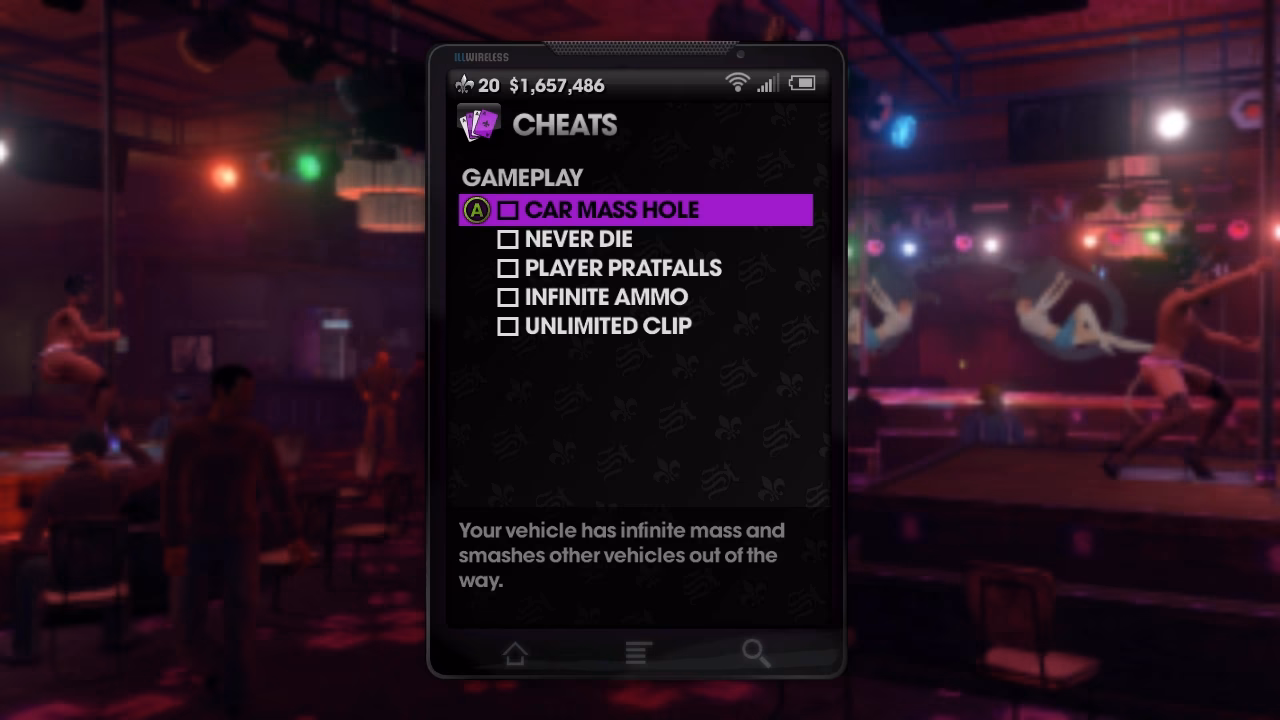
Task: Select the GAMEPLAY category header
Action: (520, 177)
